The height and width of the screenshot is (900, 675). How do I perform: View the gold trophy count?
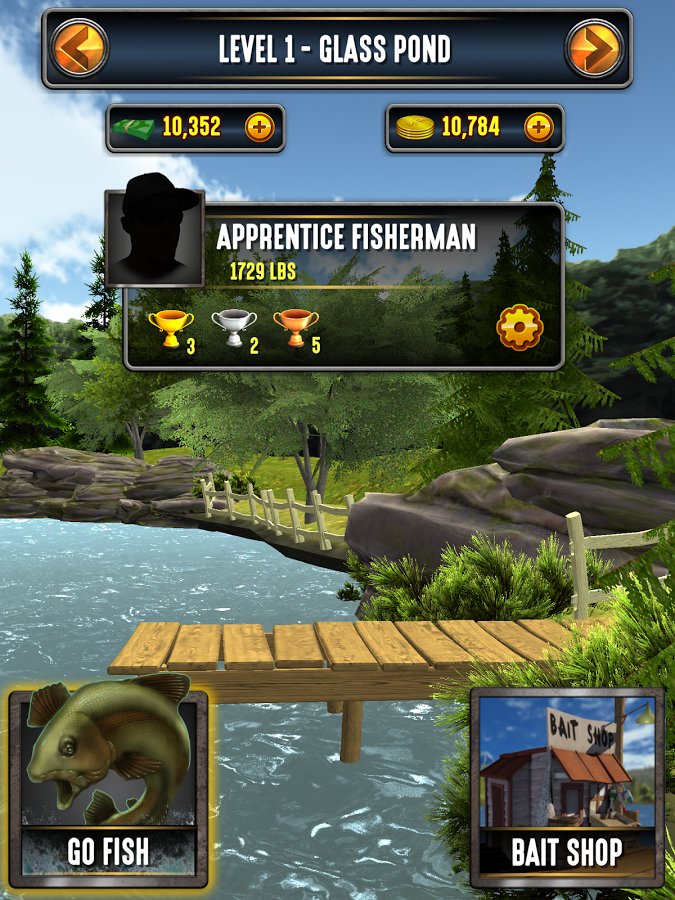tap(172, 328)
